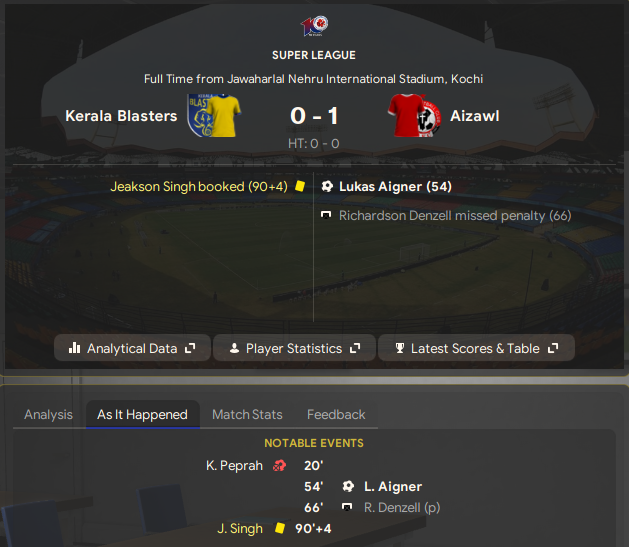Click Richardson Denzell missed penalty entry
The image size is (629, 547).
(x=455, y=215)
